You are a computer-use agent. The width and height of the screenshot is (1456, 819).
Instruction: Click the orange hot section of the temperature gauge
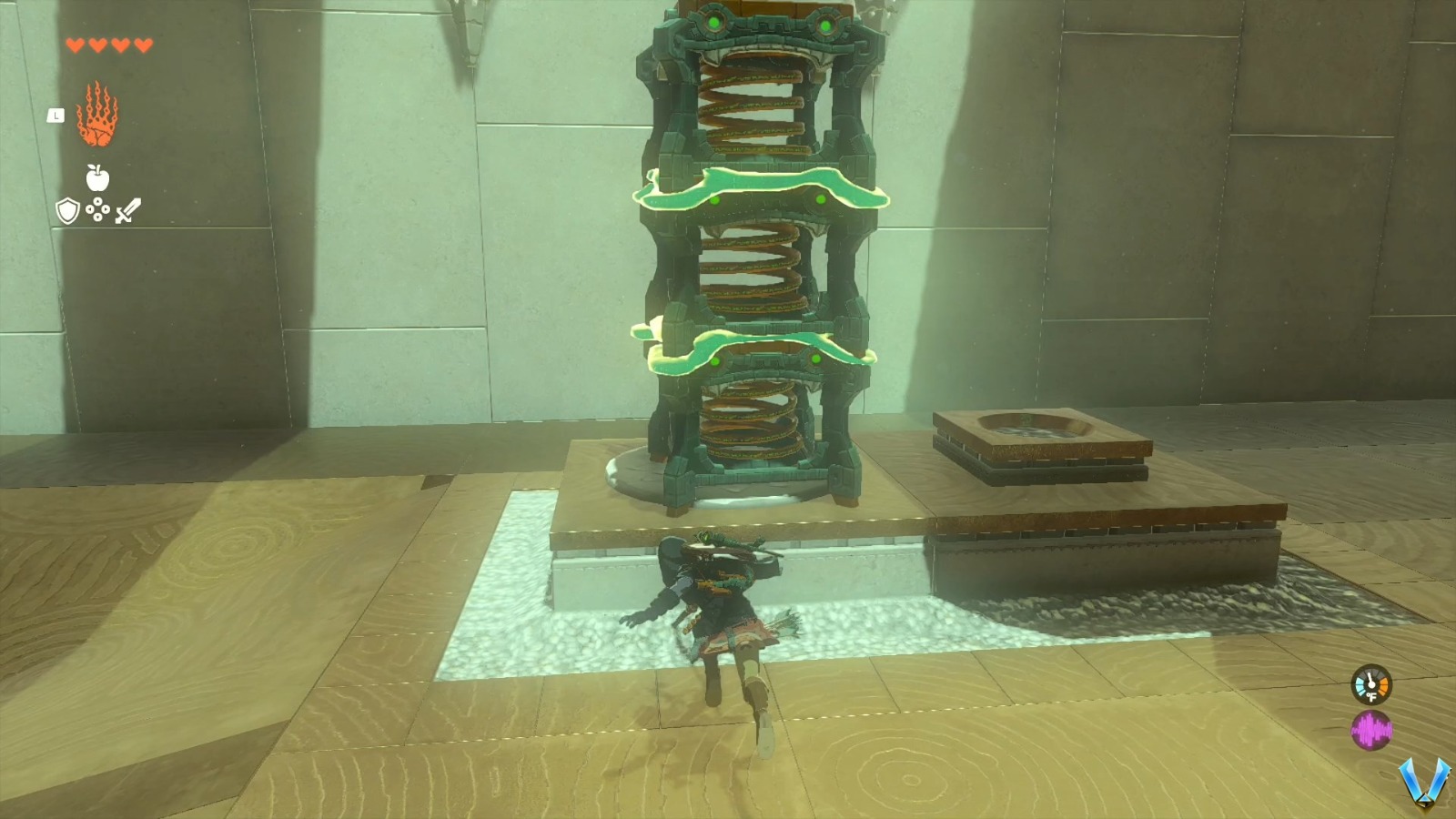[1384, 685]
